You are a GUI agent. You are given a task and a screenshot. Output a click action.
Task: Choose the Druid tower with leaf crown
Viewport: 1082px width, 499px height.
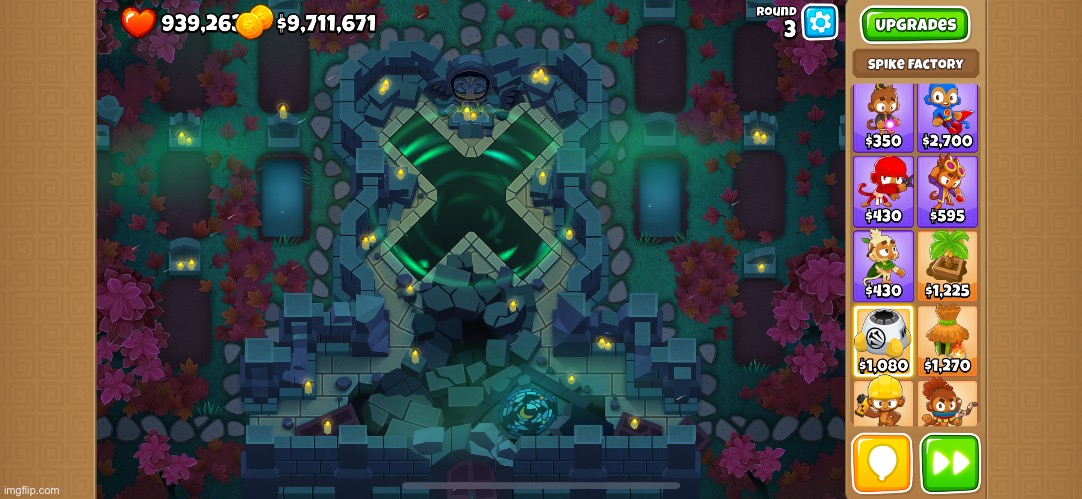click(883, 265)
